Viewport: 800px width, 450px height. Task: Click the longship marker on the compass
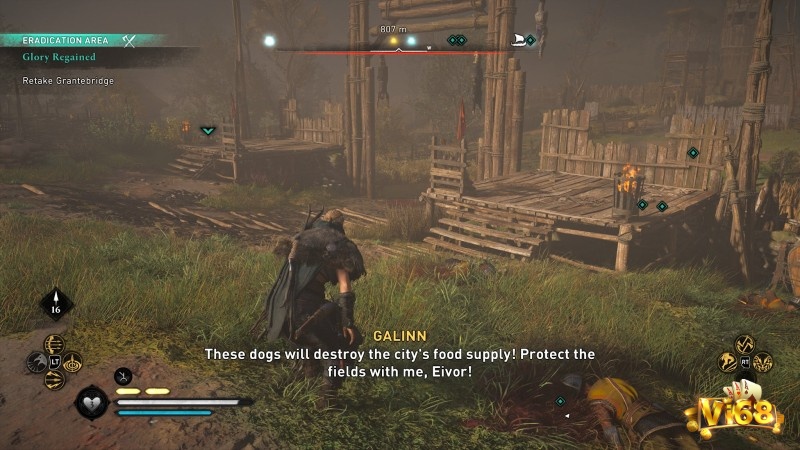[518, 40]
